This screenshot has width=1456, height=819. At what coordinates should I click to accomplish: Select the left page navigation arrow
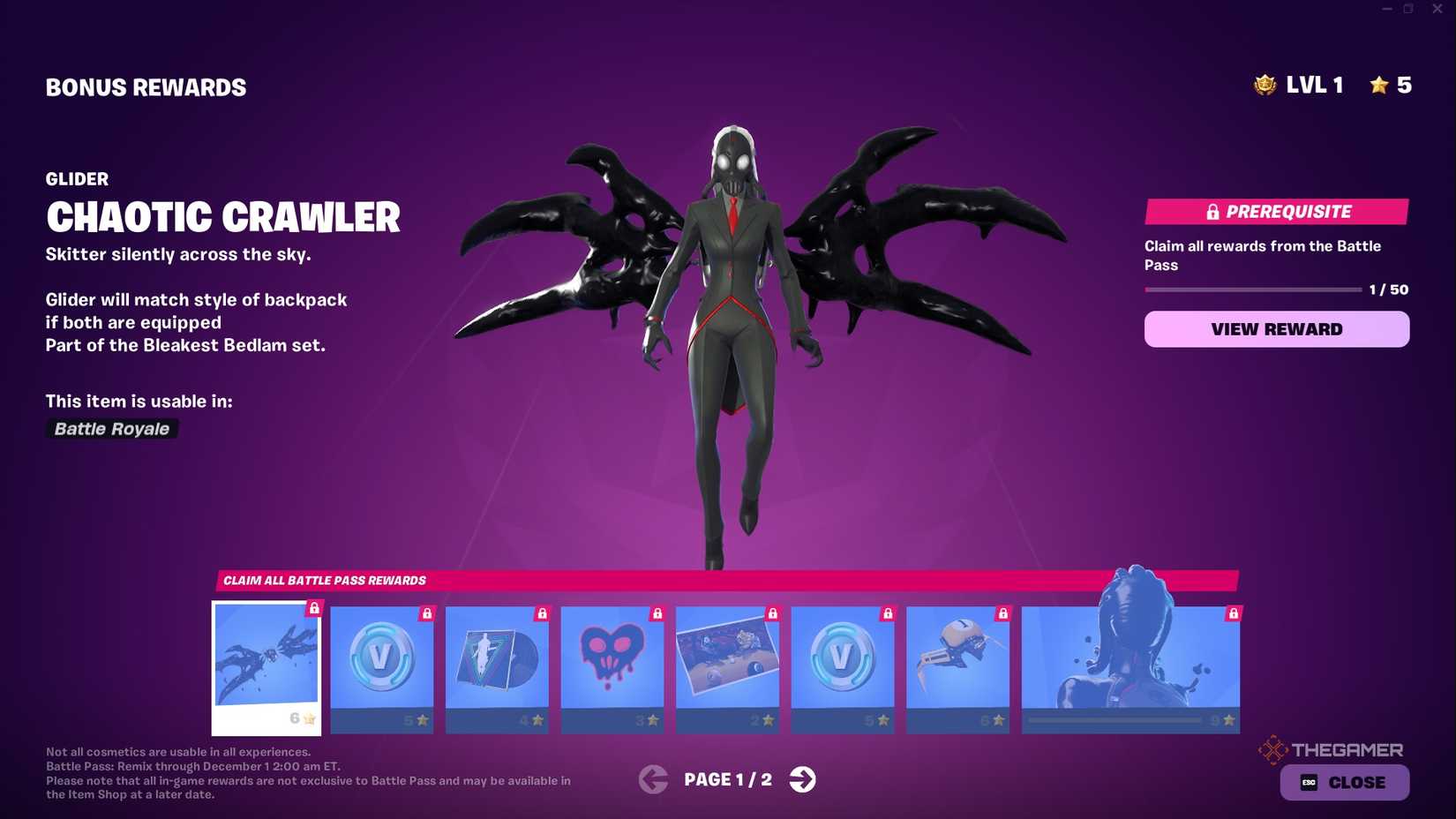tap(653, 779)
